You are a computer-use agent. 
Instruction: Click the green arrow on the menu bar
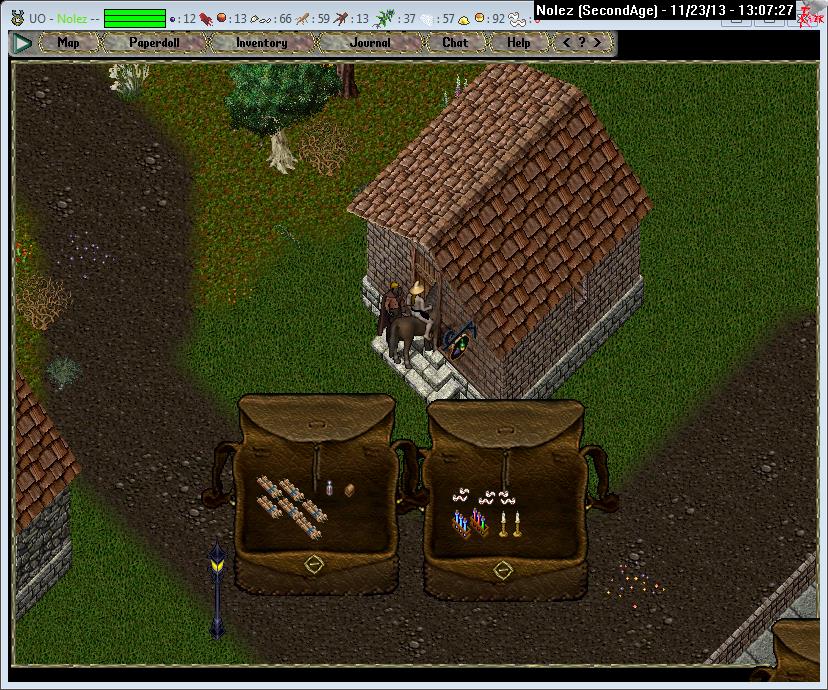click(x=22, y=43)
